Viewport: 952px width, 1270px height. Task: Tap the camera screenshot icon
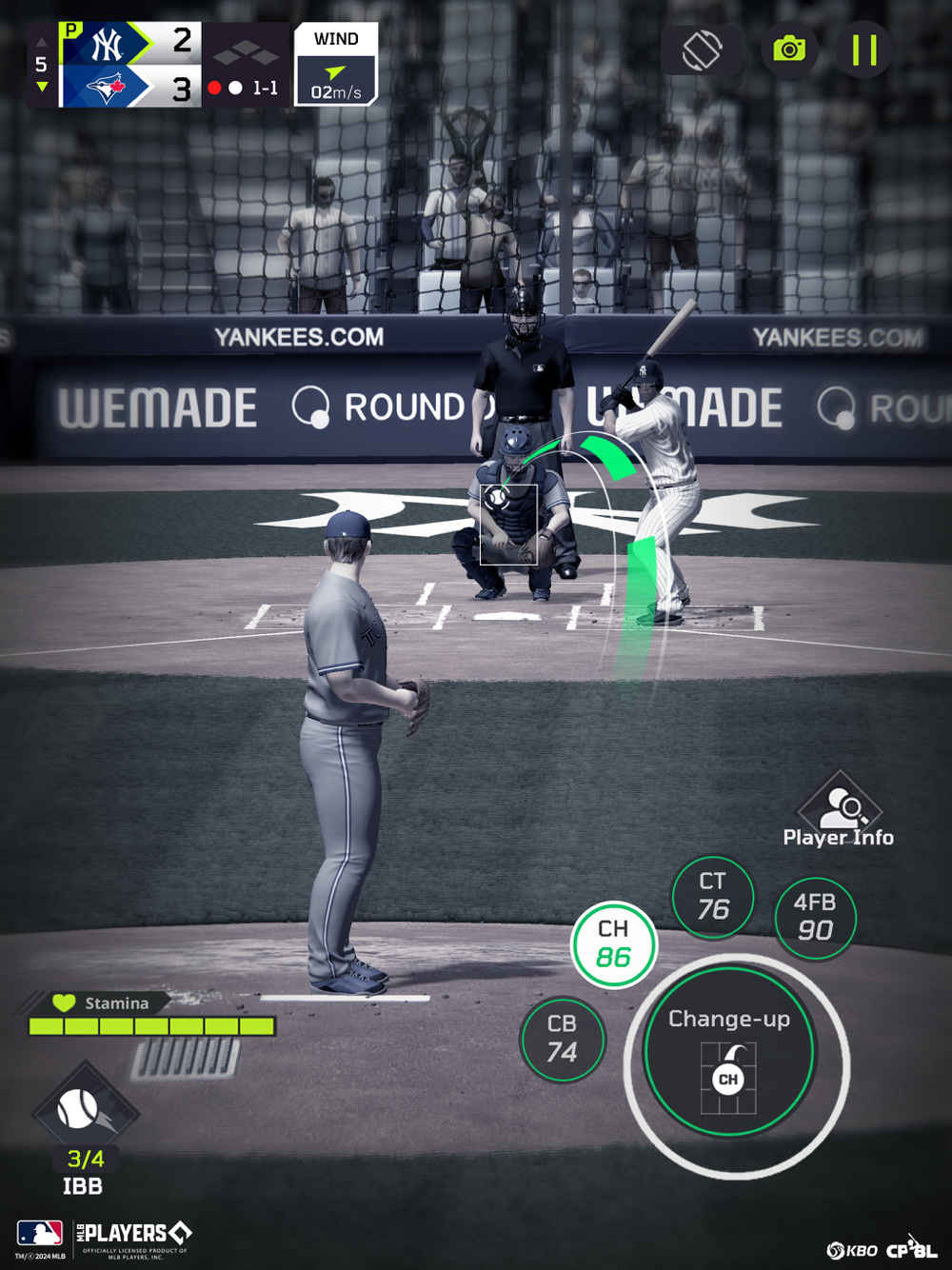coord(789,50)
